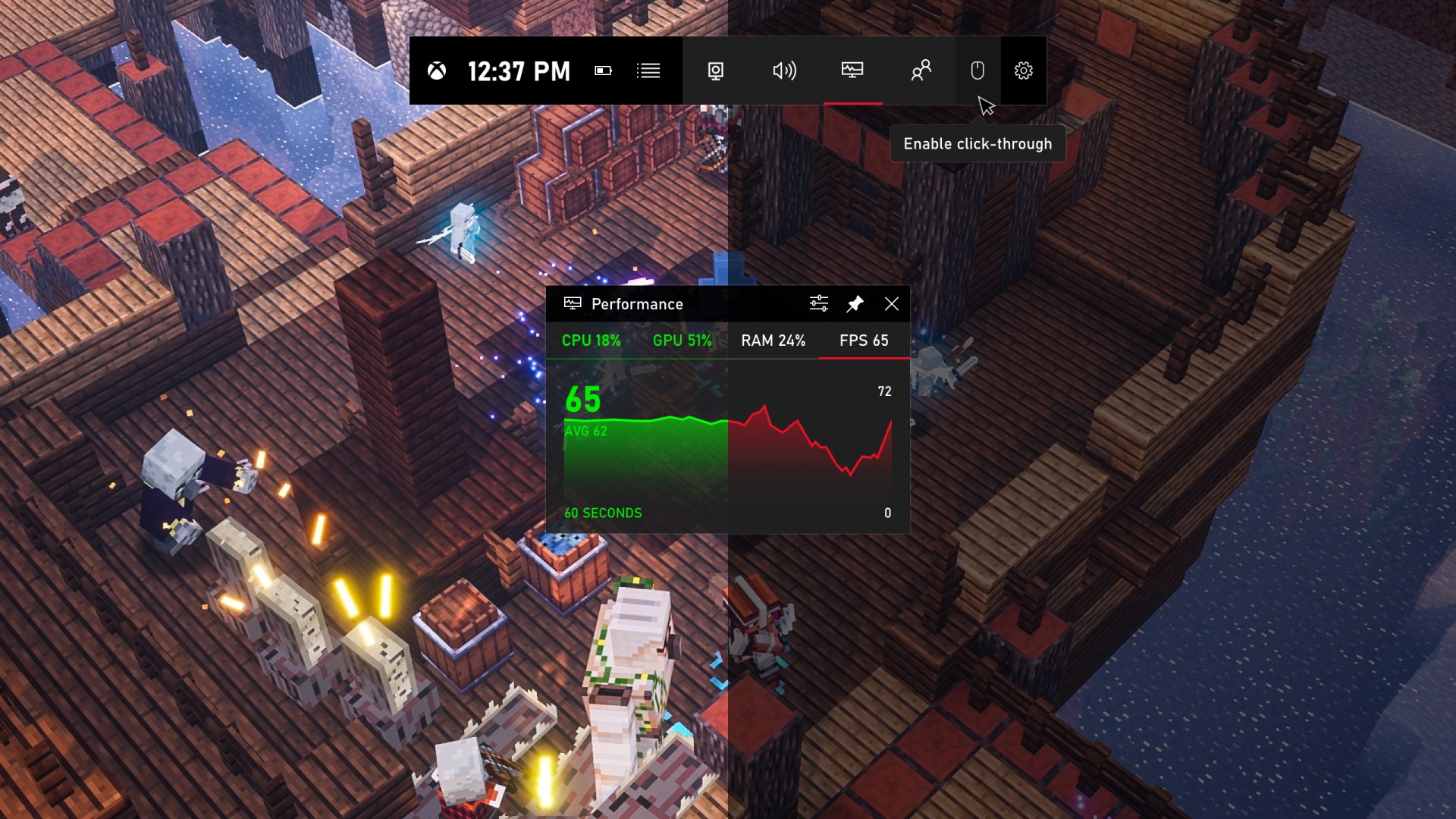Open the Xbox Social widget

point(920,71)
